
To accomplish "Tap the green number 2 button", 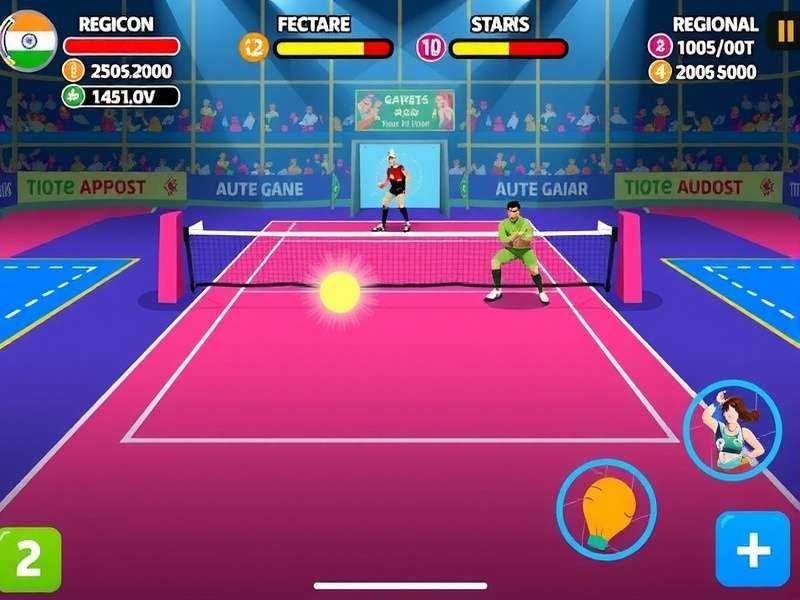I will click(30, 559).
